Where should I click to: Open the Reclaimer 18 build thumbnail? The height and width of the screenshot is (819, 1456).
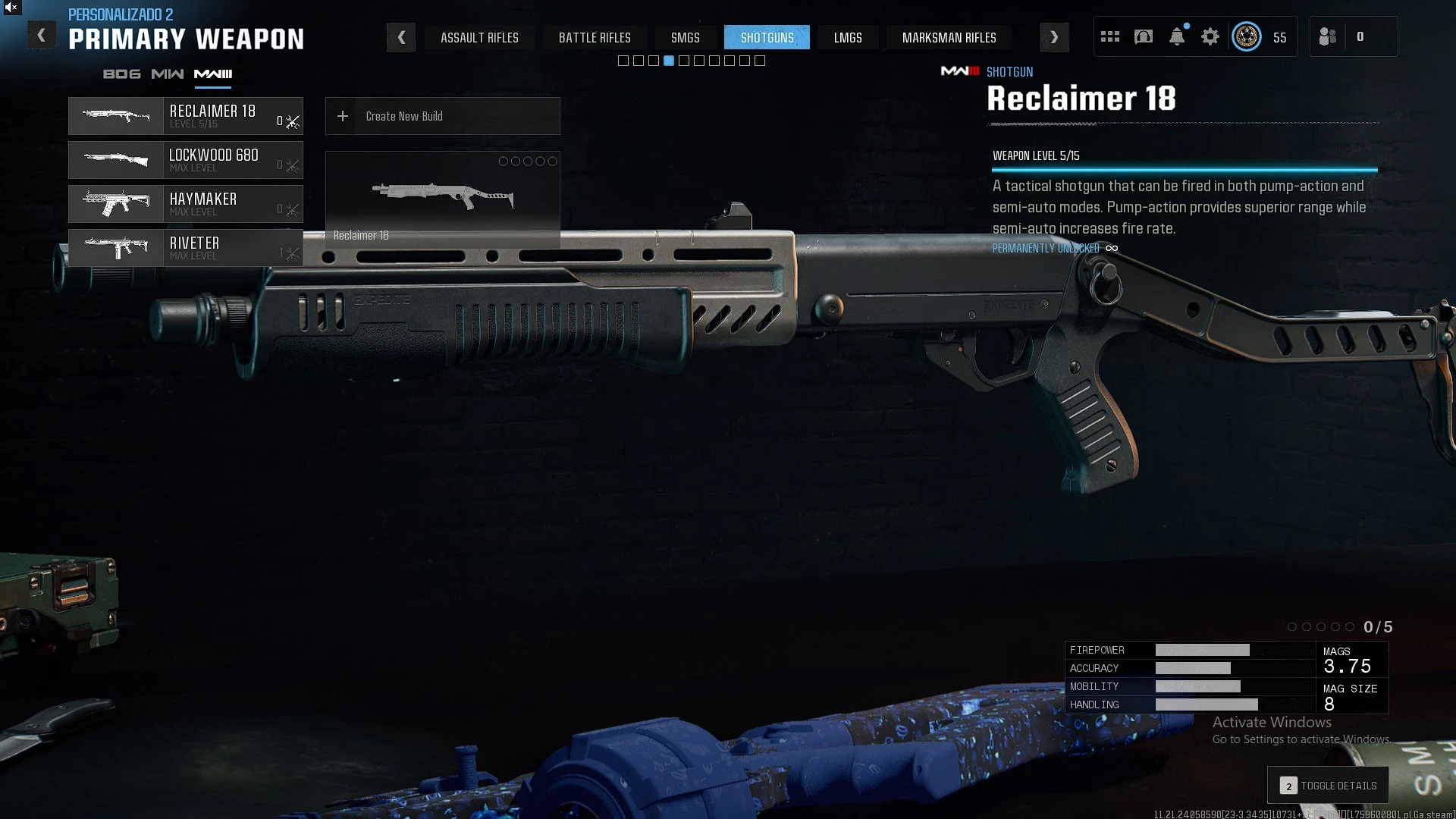(x=442, y=199)
